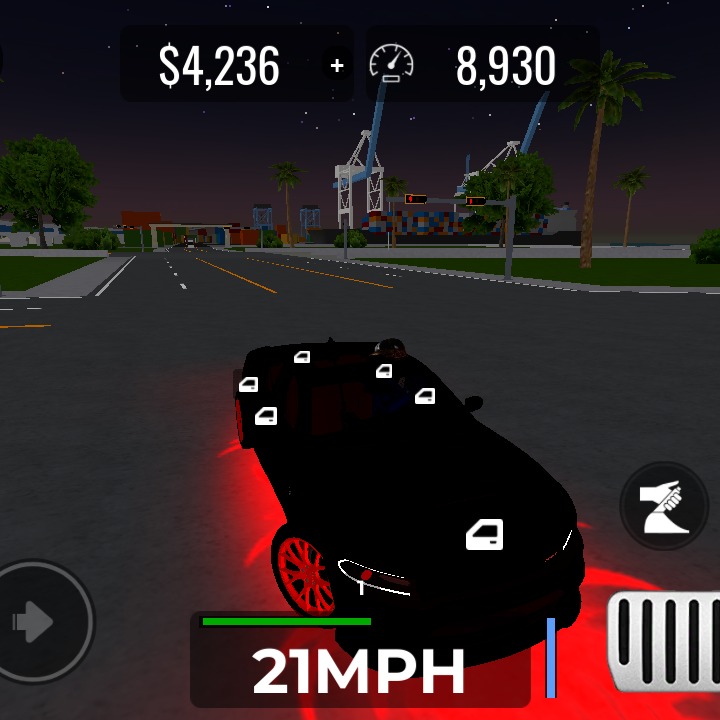
Task: Click the largest door icon on the car
Action: [484, 535]
